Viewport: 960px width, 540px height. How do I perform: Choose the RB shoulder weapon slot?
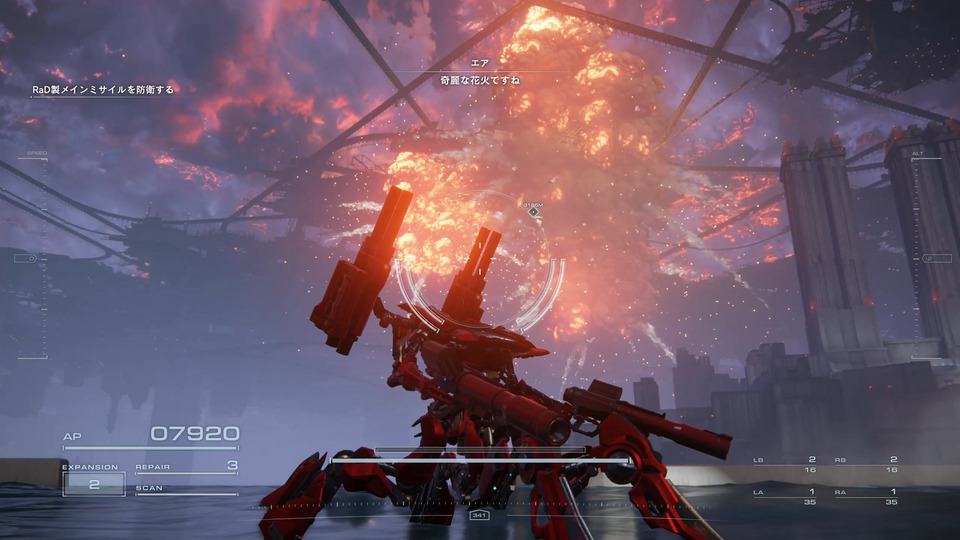pos(864,464)
